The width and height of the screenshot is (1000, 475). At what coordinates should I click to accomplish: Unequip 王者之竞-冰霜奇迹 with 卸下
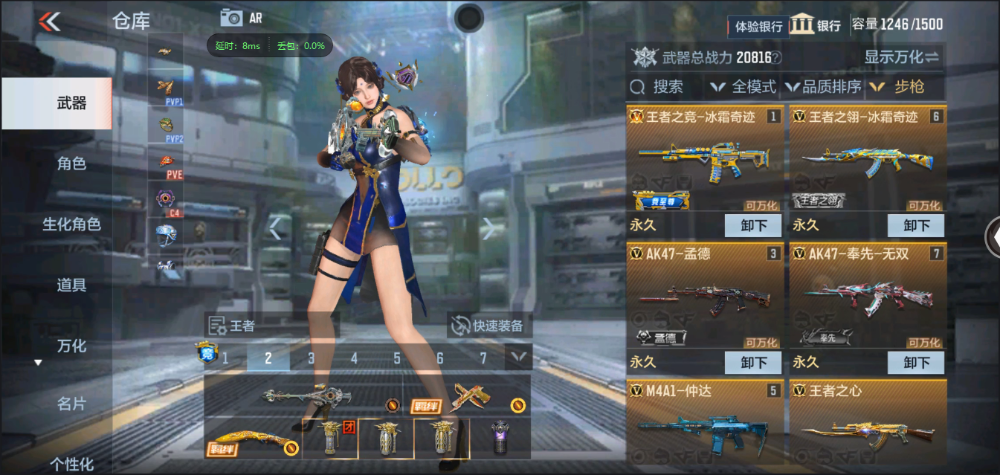click(753, 226)
